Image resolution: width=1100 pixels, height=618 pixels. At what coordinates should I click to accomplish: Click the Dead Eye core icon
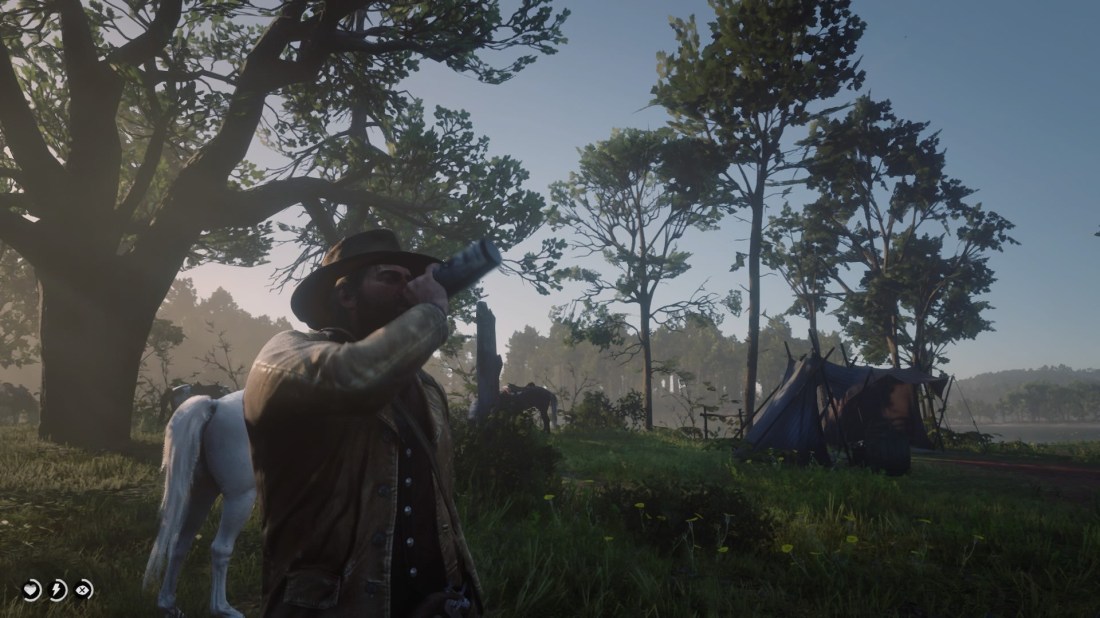[x=83, y=590]
